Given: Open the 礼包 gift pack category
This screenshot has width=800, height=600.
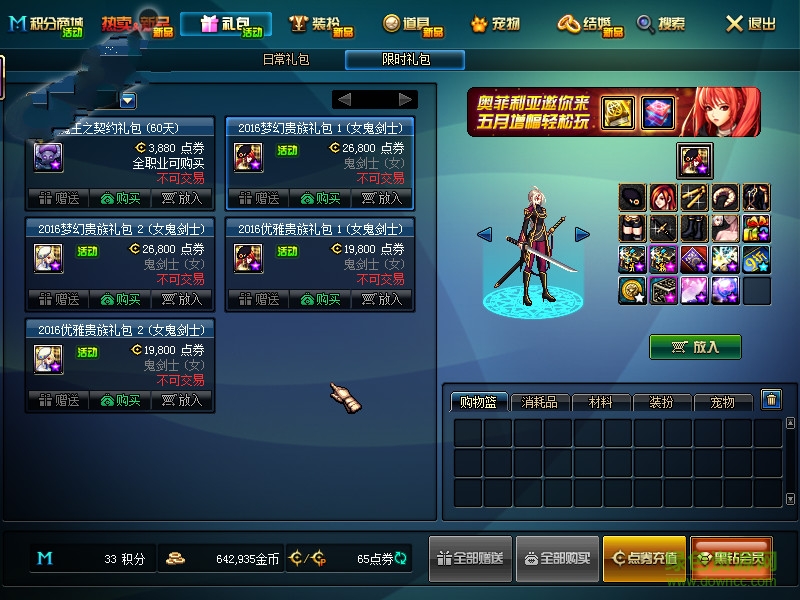Looking at the screenshot, I should click(226, 24).
